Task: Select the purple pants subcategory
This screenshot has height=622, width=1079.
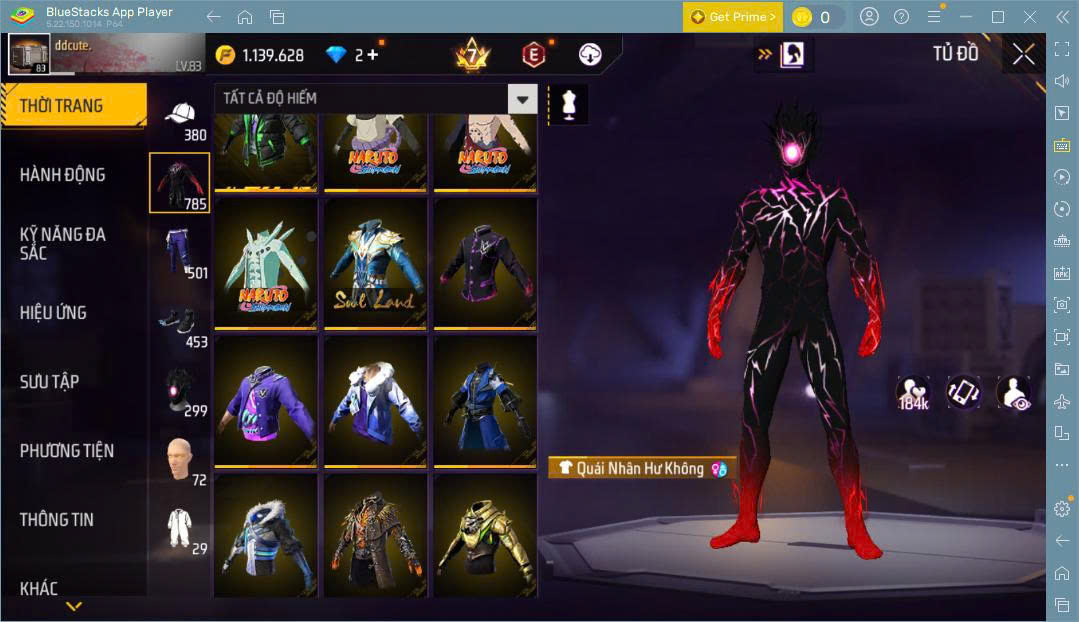Action: click(x=179, y=253)
